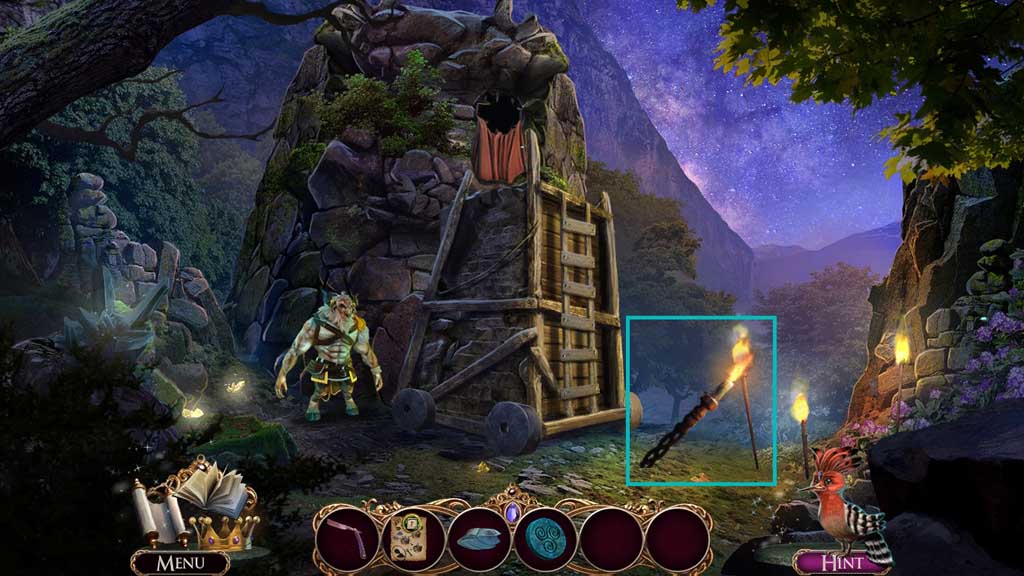Screen dimensions: 1024x576
Task: Open the Menu button
Action: (180, 563)
